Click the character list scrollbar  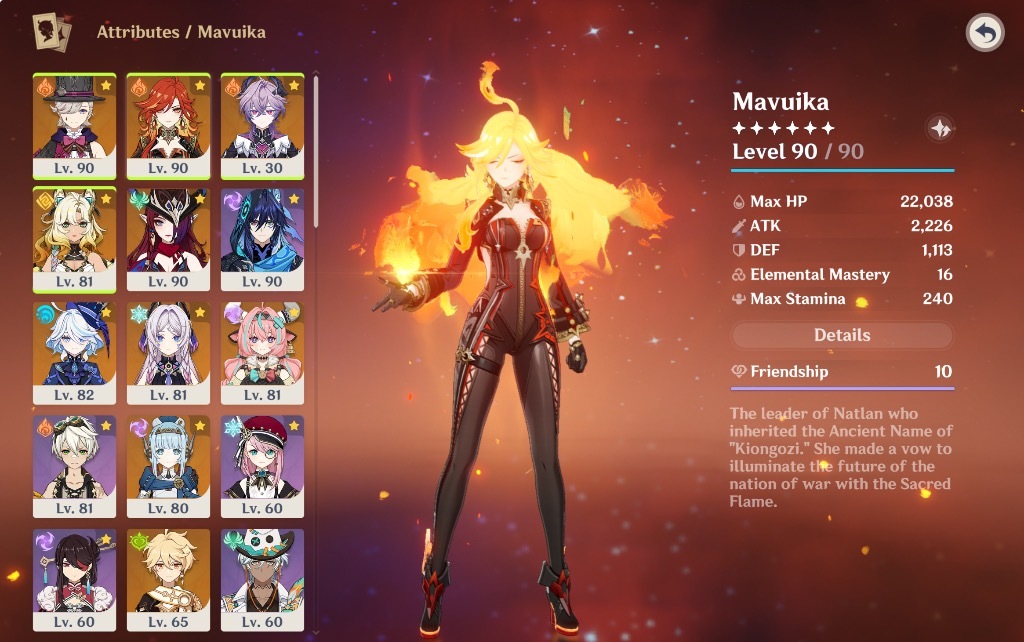click(317, 150)
